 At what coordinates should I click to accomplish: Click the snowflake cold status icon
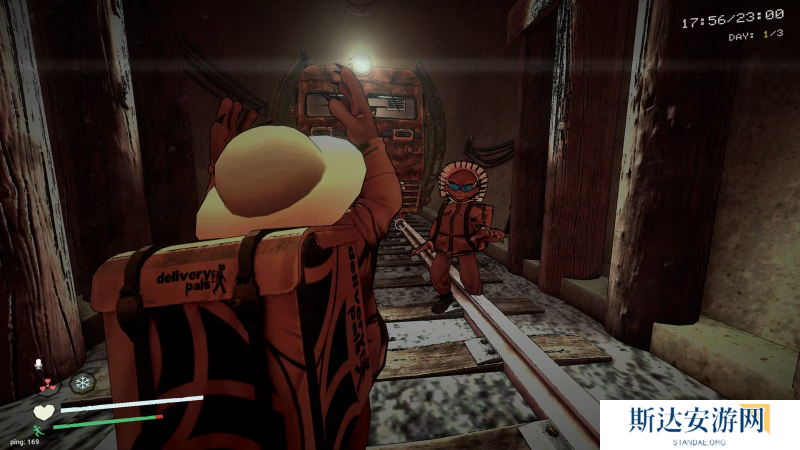tap(81, 383)
